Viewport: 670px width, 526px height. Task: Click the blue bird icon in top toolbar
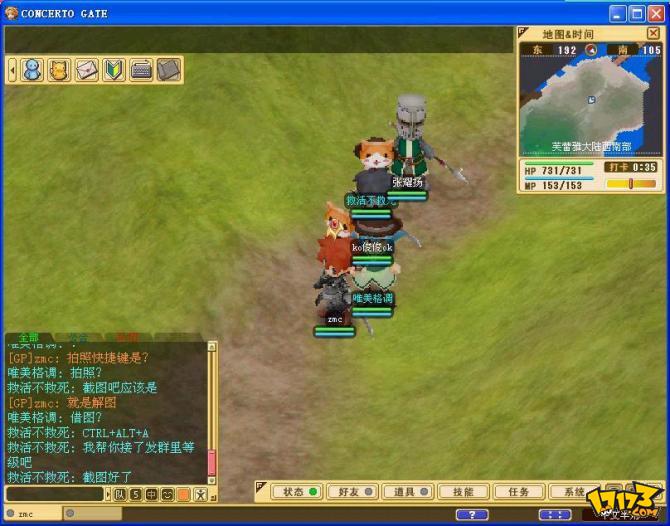click(32, 70)
